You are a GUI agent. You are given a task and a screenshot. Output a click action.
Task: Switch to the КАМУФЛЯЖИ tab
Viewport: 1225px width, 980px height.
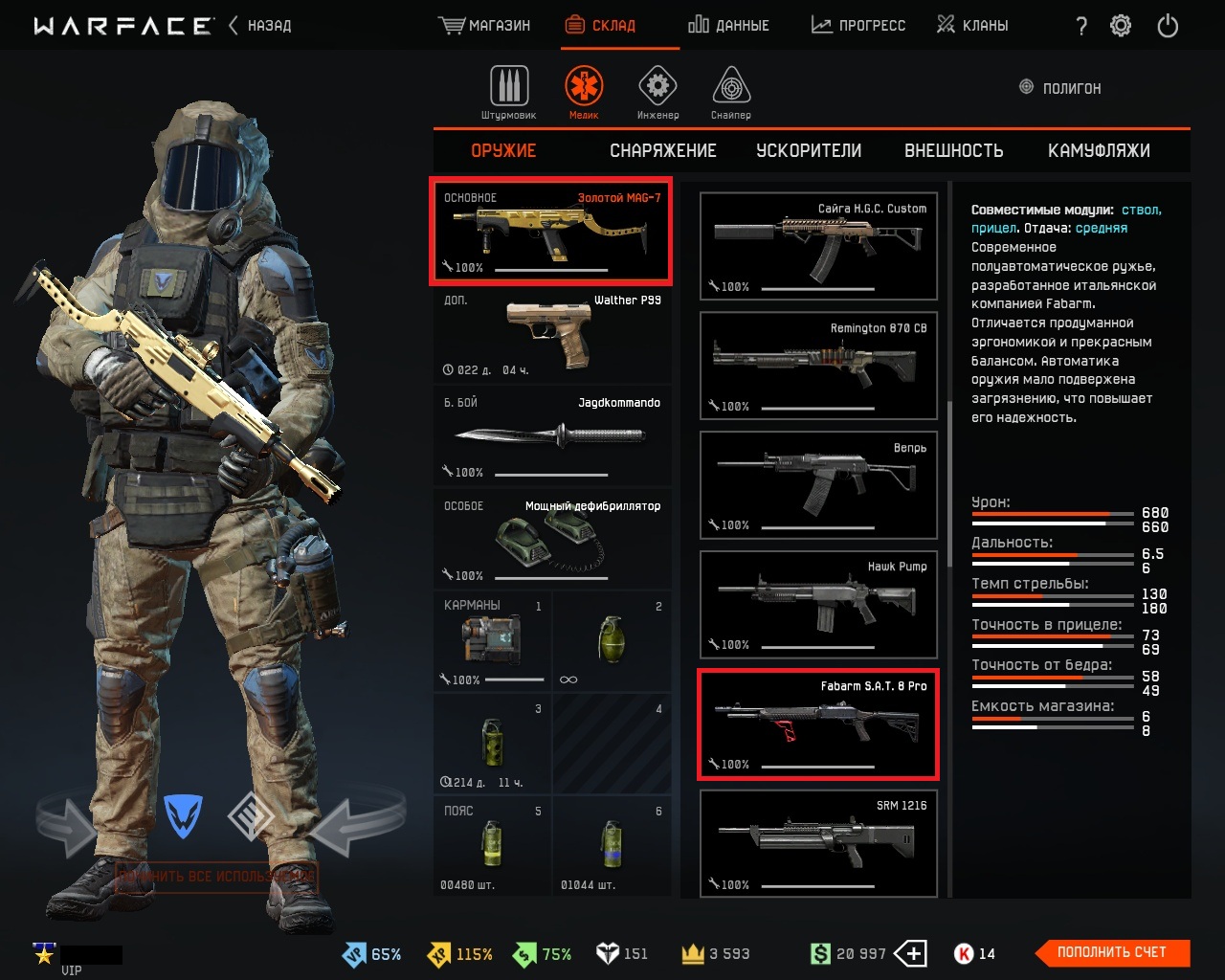[x=1099, y=150]
